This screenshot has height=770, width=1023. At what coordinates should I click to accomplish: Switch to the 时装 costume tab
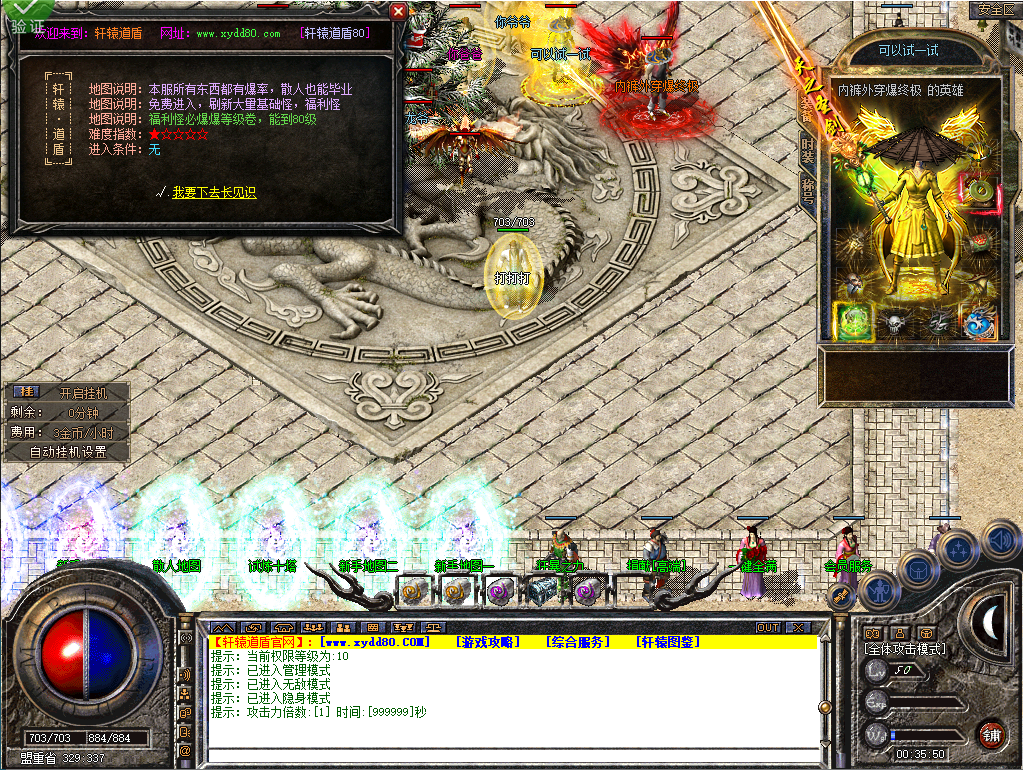[807, 150]
